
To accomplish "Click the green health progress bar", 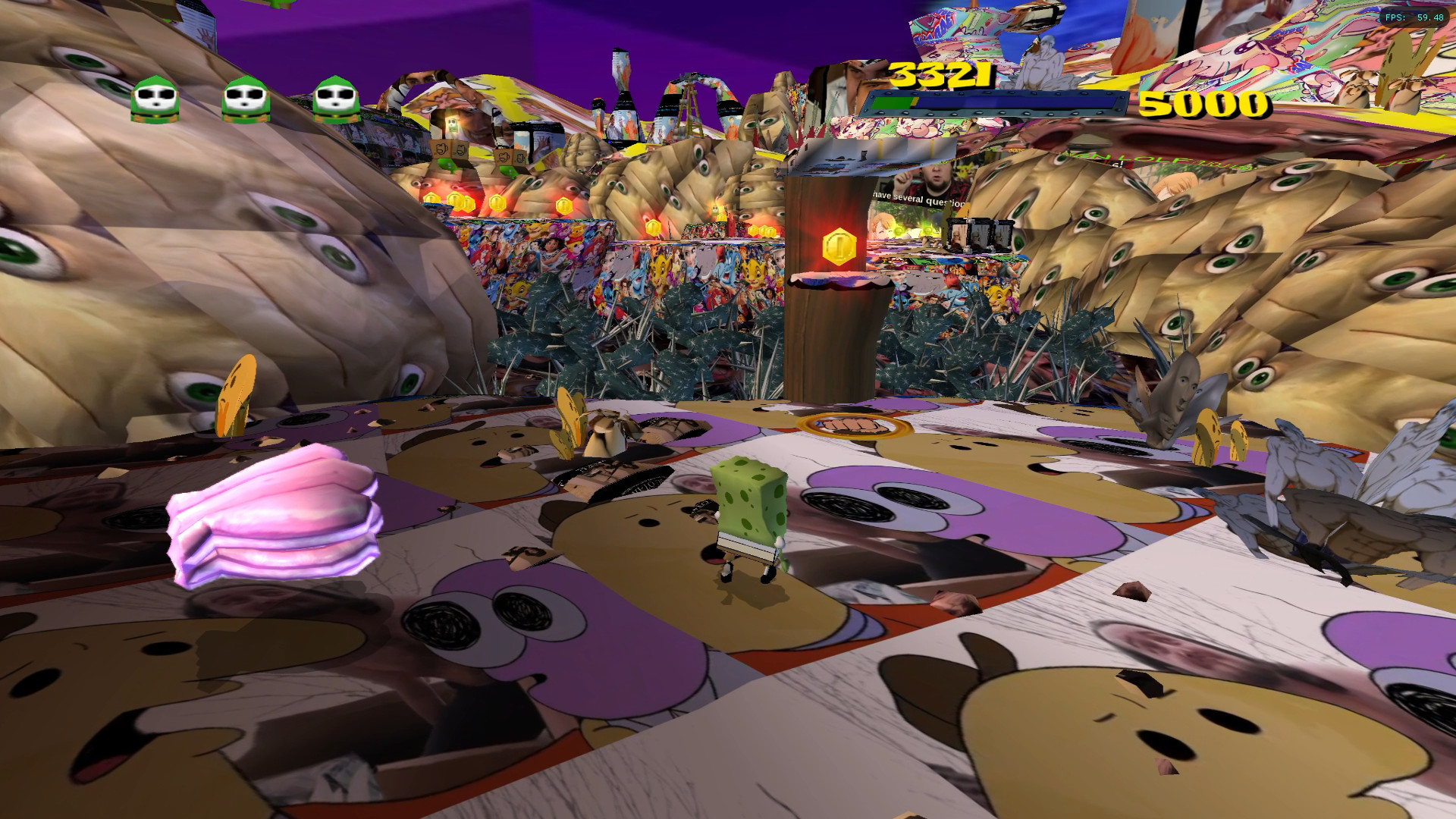I will 893,101.
